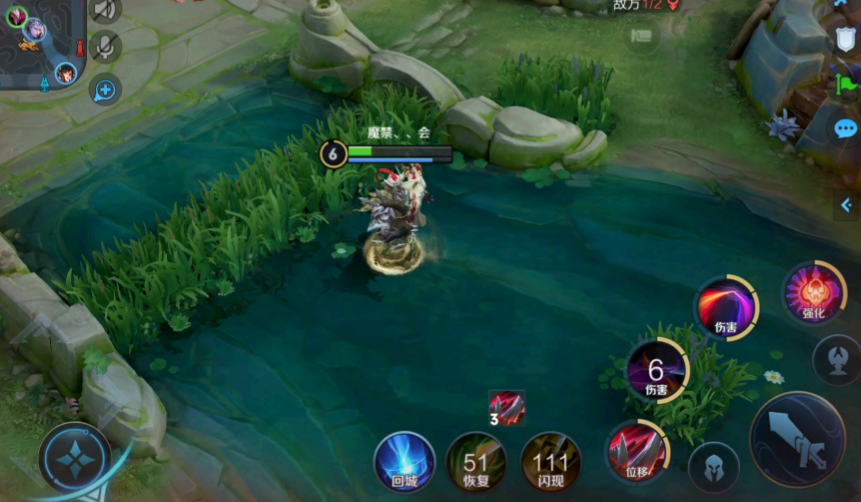Activate the 回城 recall skill
Viewport: 861px width, 502px height.
pyautogui.click(x=404, y=463)
